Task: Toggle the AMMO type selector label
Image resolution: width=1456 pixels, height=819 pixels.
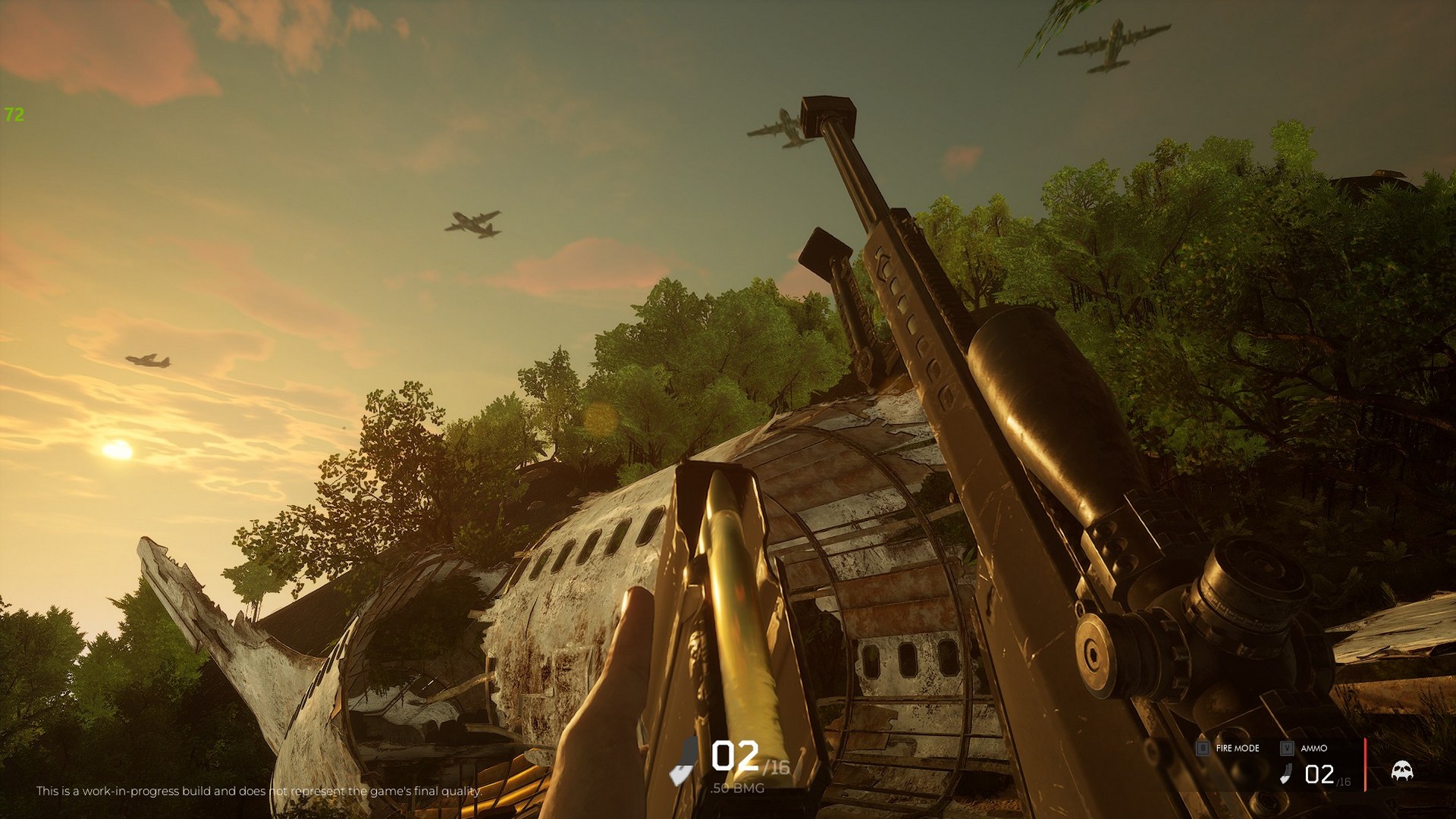Action: tap(1314, 747)
